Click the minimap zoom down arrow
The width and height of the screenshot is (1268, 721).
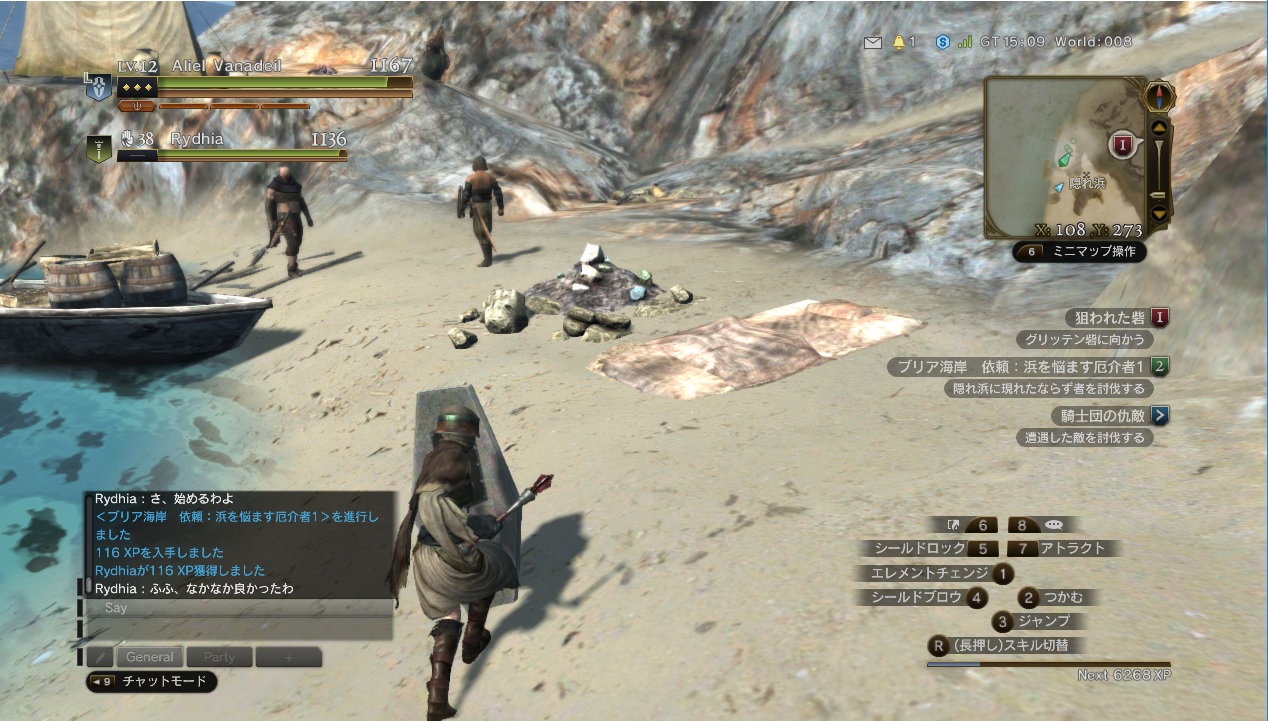click(x=1159, y=212)
